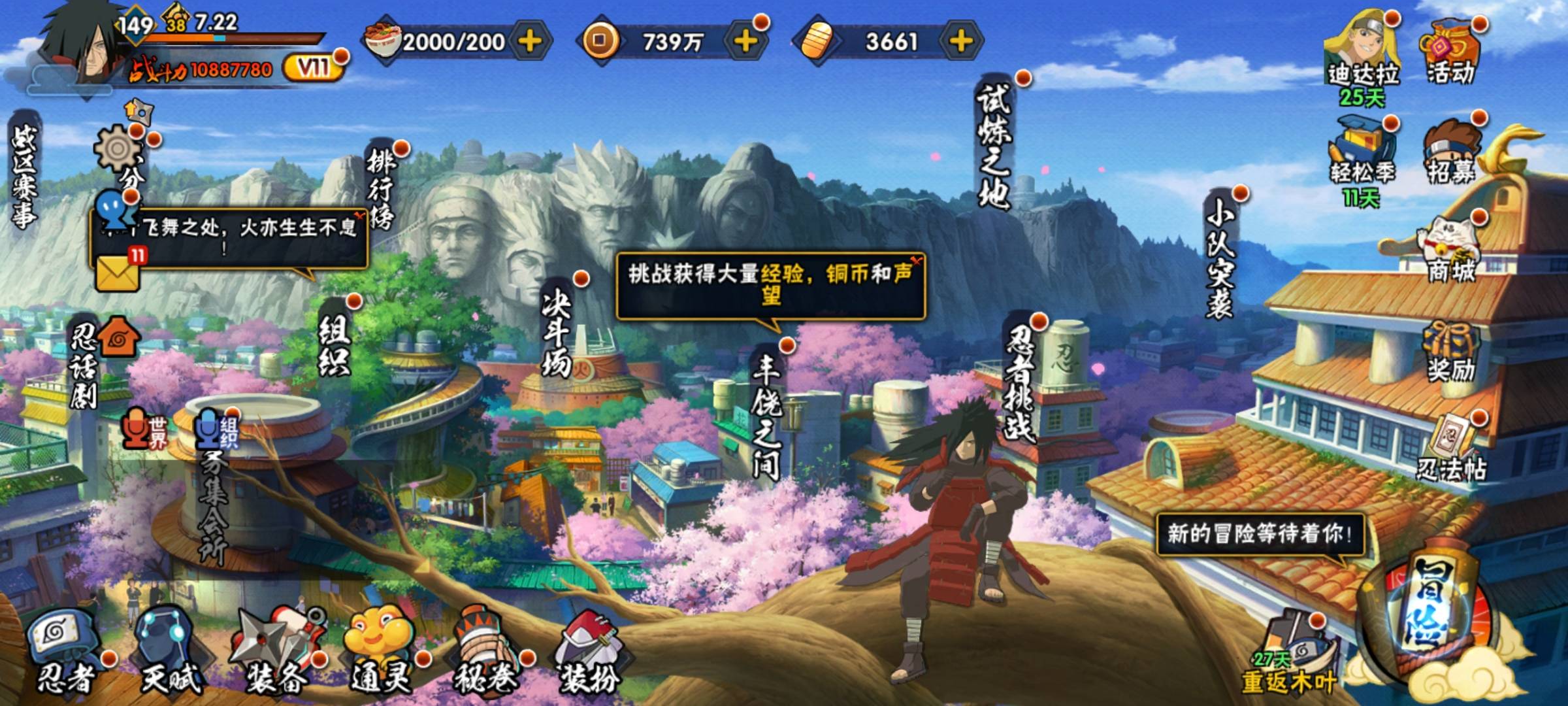Open the 天赋 talent menu
The height and width of the screenshot is (706, 1568).
[x=170, y=654]
